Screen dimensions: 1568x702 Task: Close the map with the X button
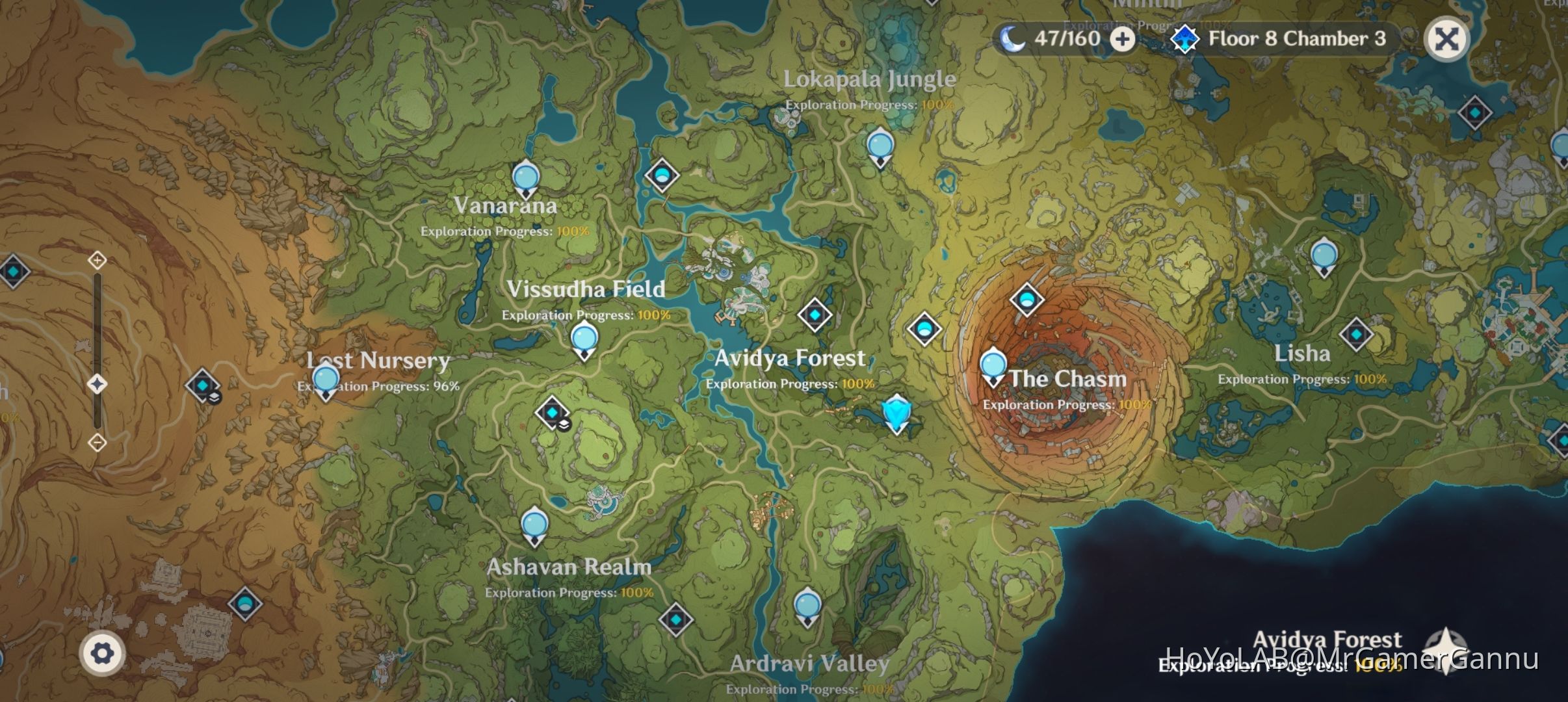(1448, 39)
